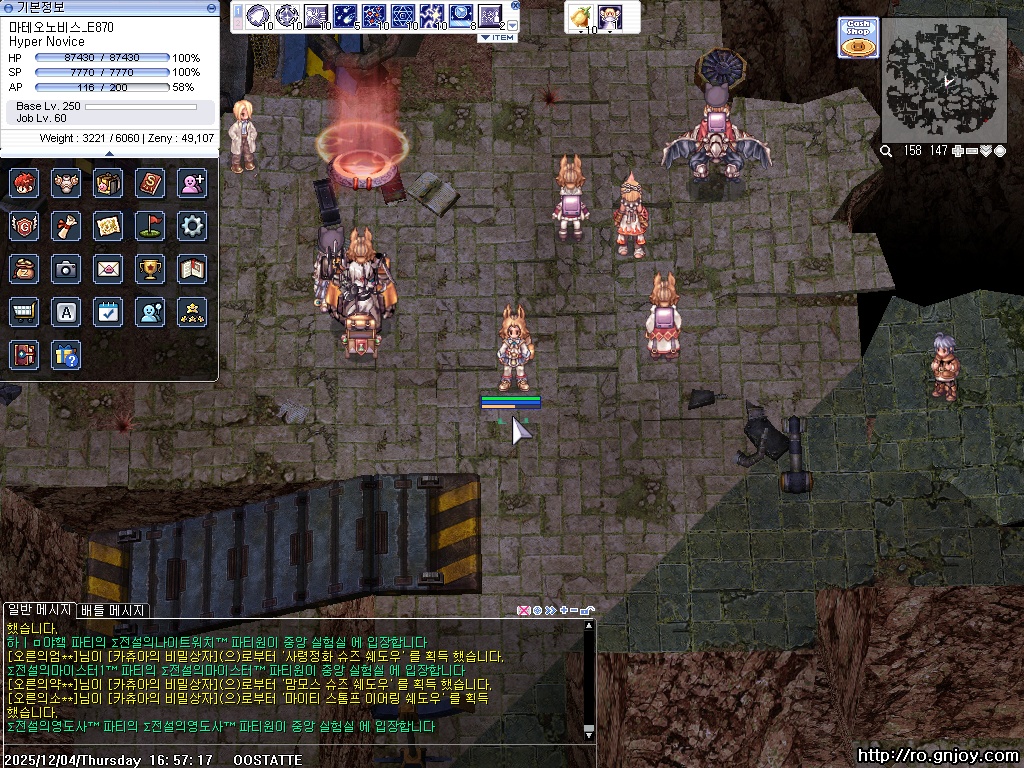Image resolution: width=1024 pixels, height=768 pixels.
Task: Select the 일반 메시지 chat tab
Action: point(38,610)
